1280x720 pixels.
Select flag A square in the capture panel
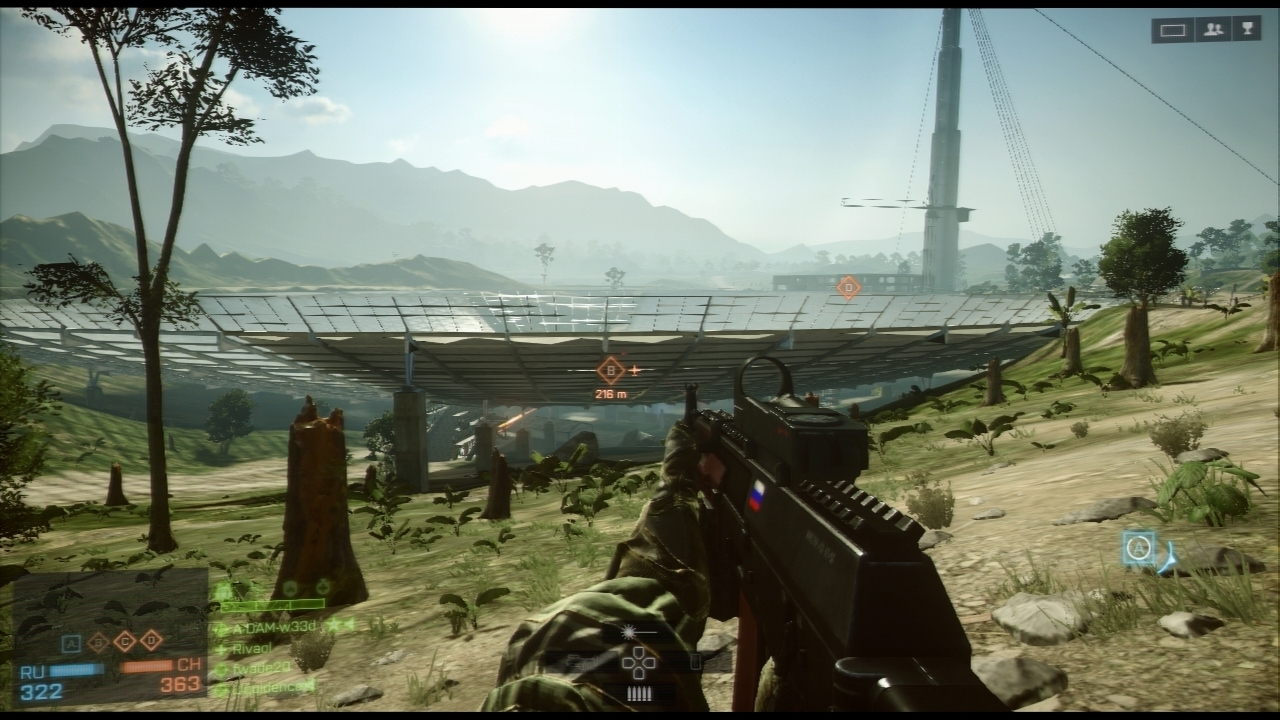click(71, 643)
